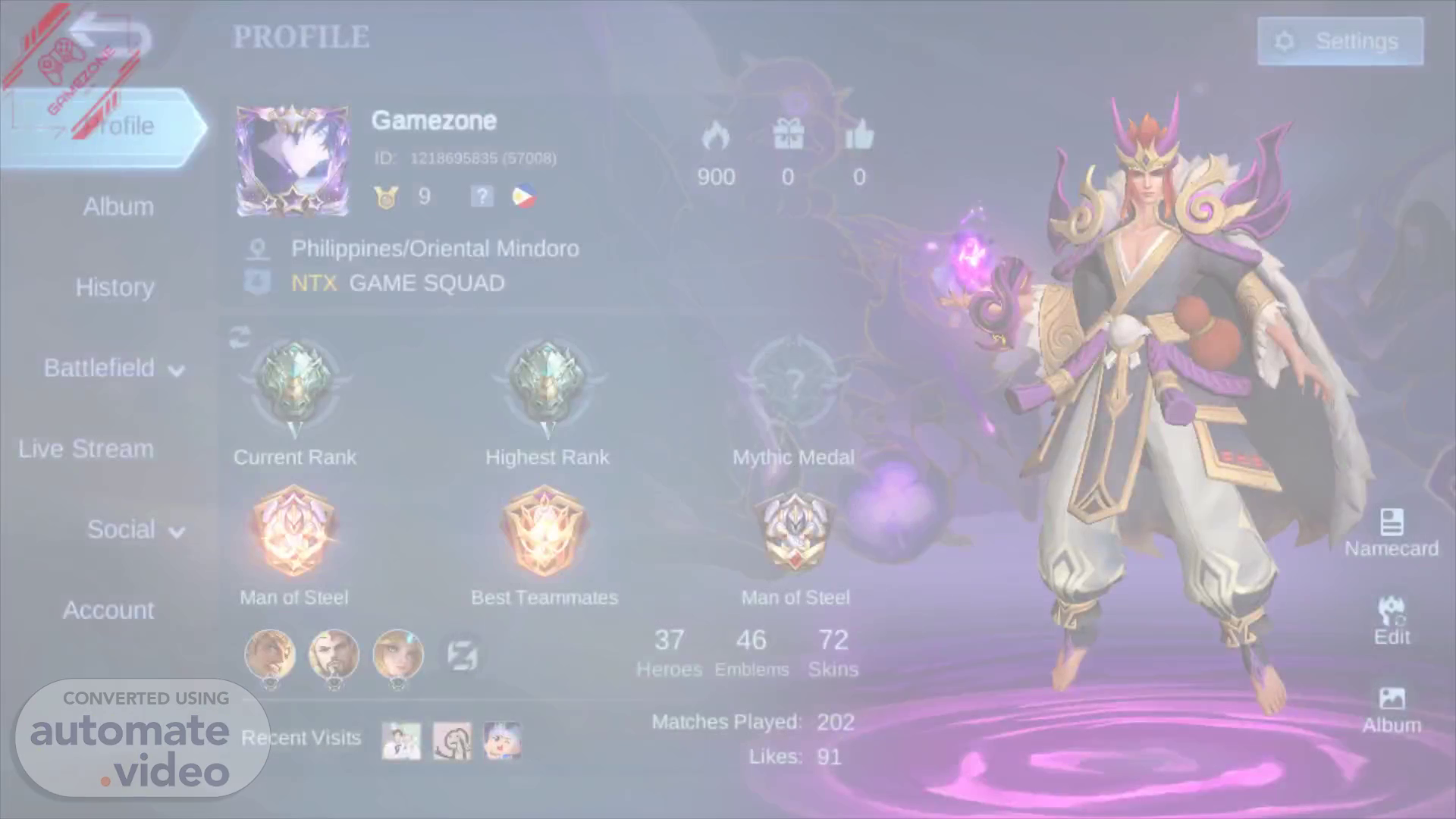This screenshot has width=1456, height=819.
Task: Open the Settings button
Action: point(1340,41)
